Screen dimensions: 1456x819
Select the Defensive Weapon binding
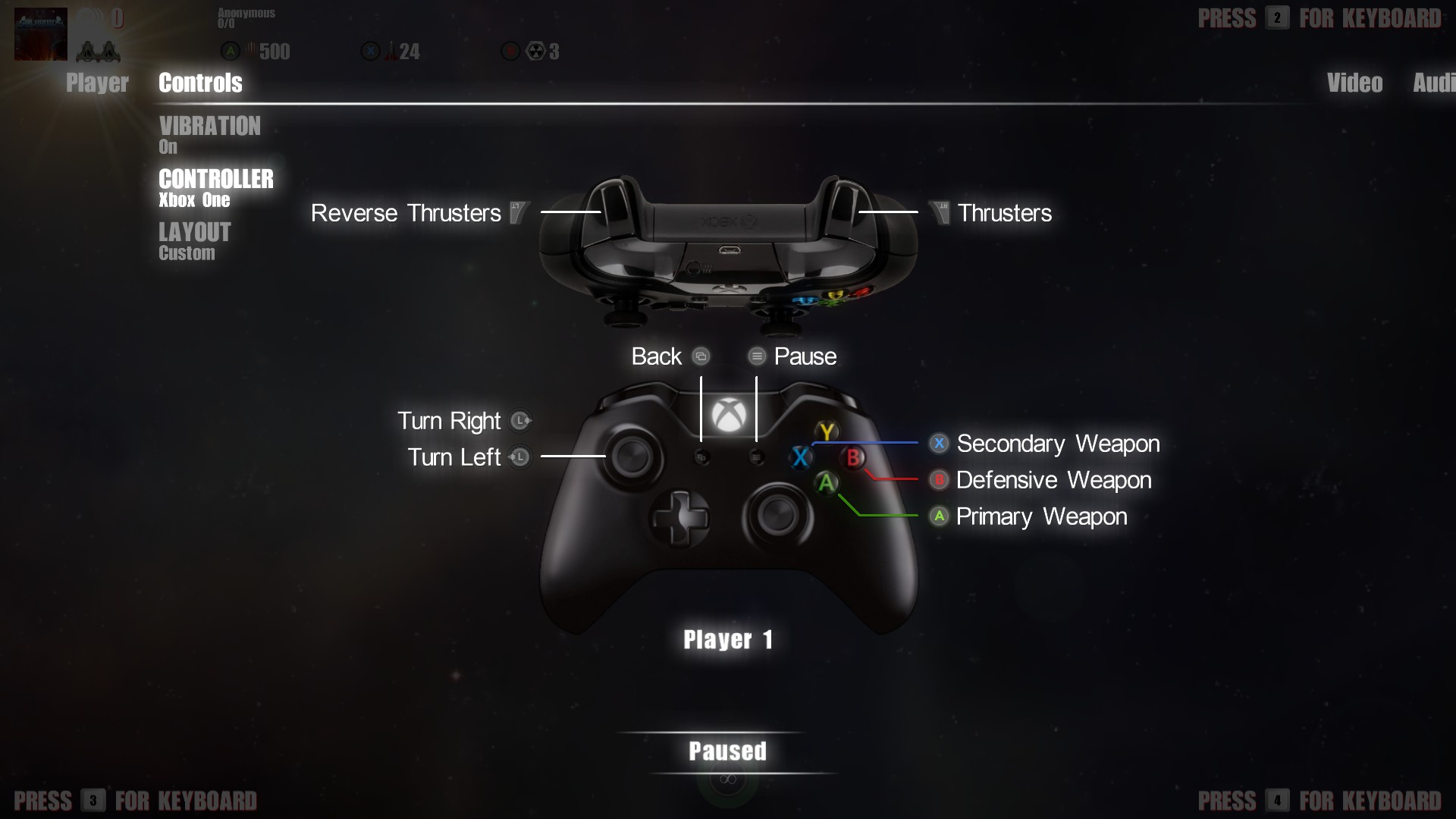click(1053, 480)
